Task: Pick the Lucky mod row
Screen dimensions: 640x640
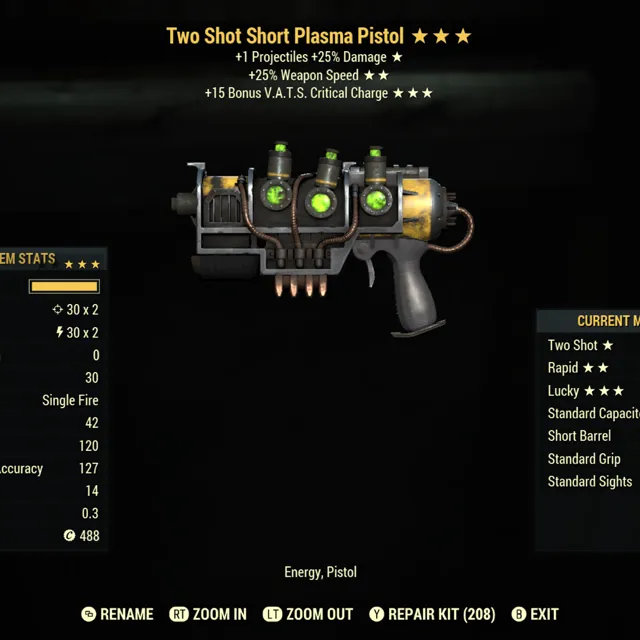Action: 586,391
